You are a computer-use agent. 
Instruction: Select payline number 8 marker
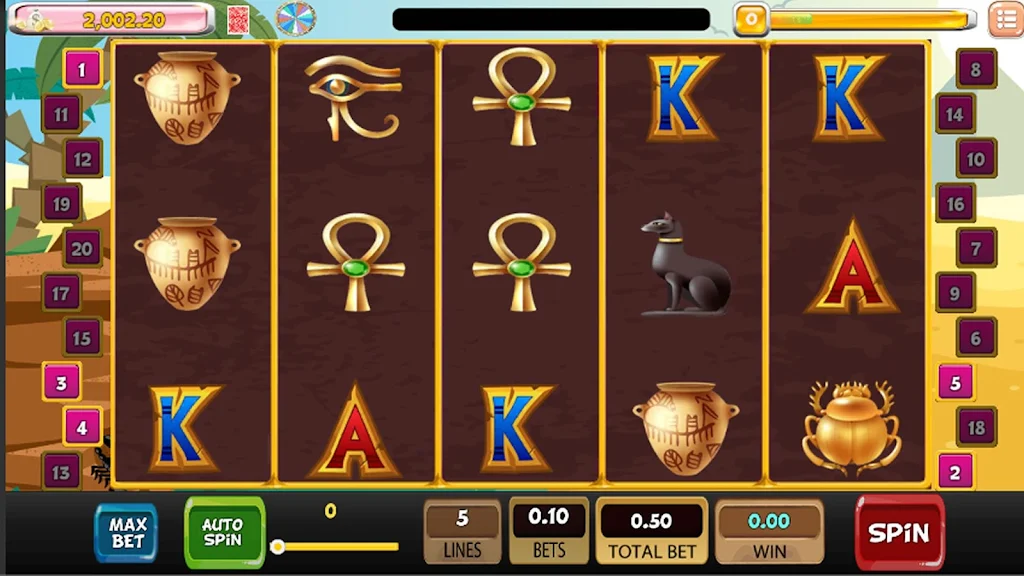pyautogui.click(x=976, y=69)
